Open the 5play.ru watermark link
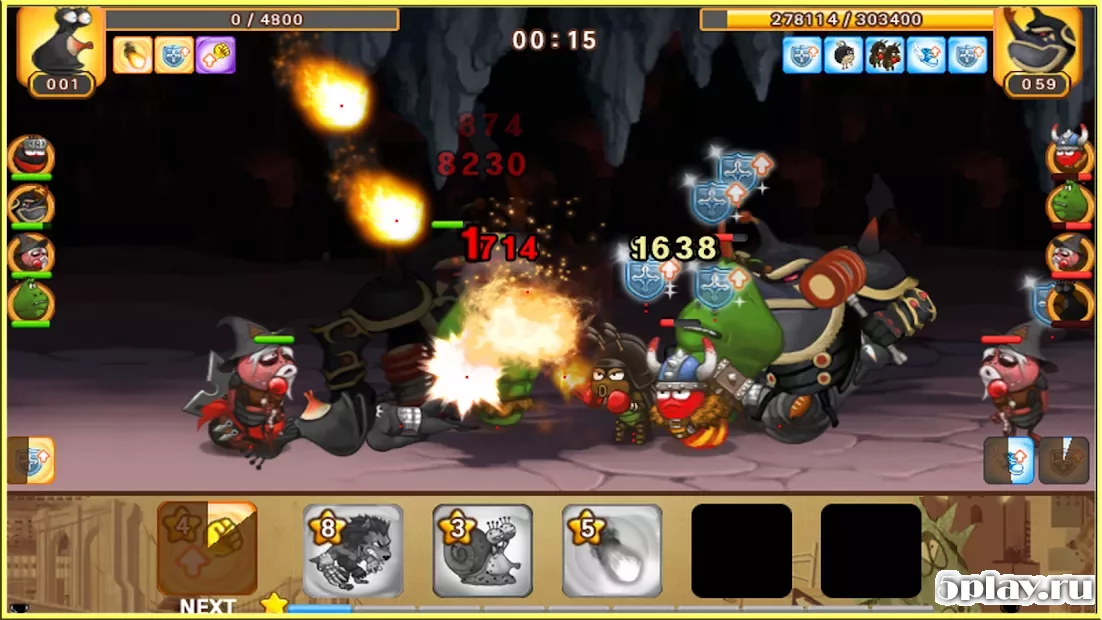This screenshot has width=1102, height=620. [x=1014, y=589]
